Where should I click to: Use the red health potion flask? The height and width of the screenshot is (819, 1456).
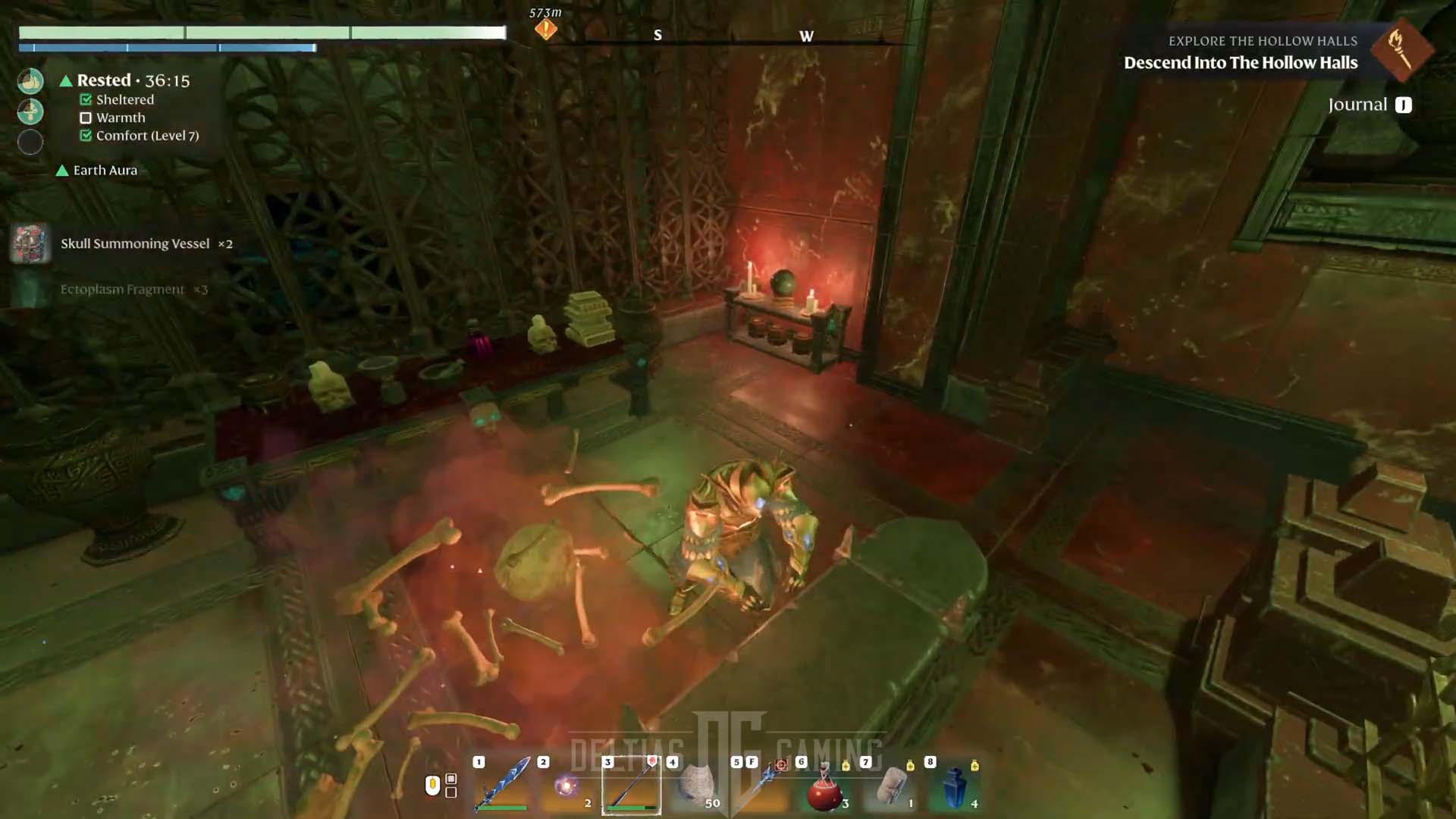pyautogui.click(x=825, y=789)
